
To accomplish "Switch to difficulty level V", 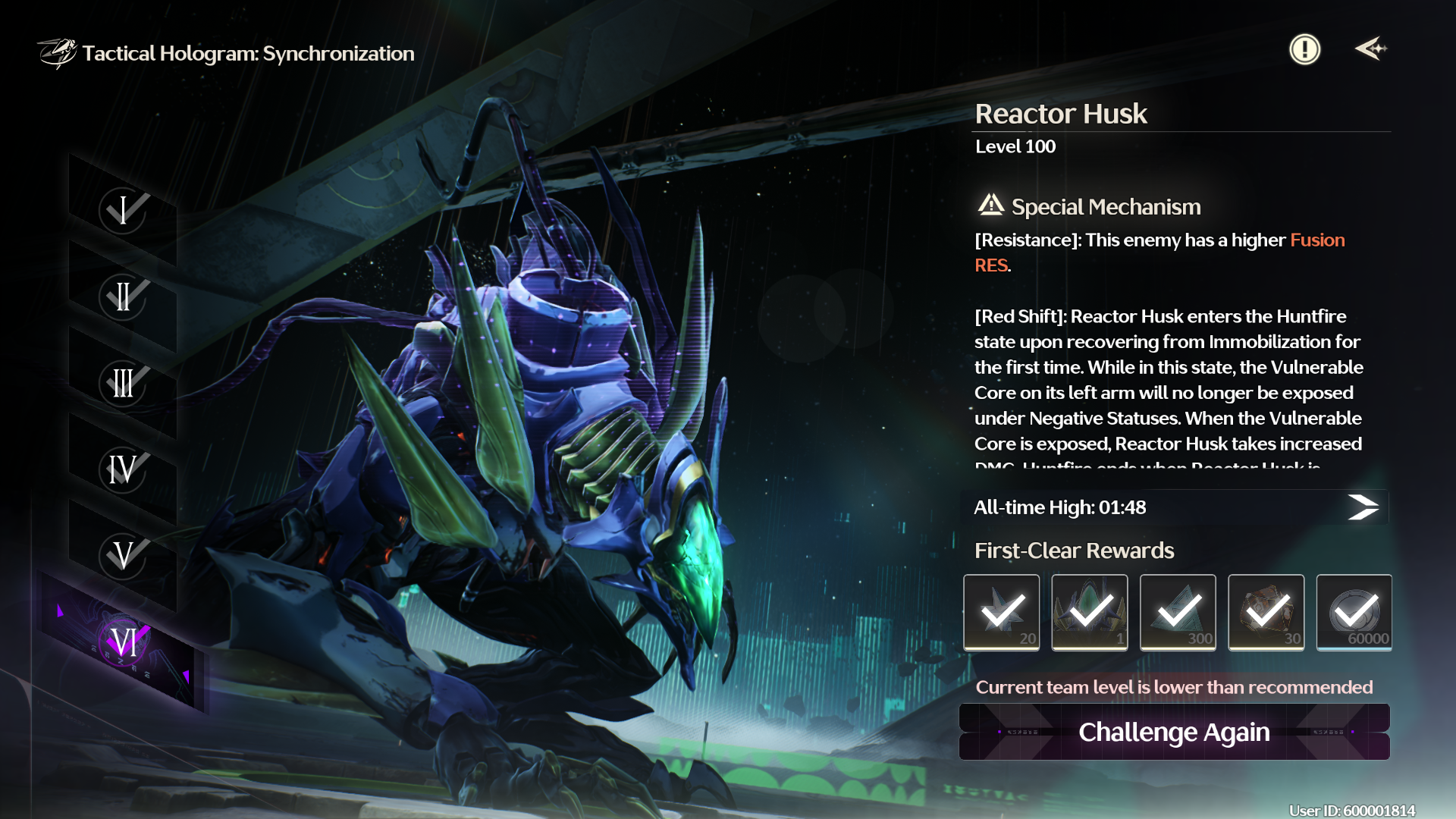I will pos(123,556).
